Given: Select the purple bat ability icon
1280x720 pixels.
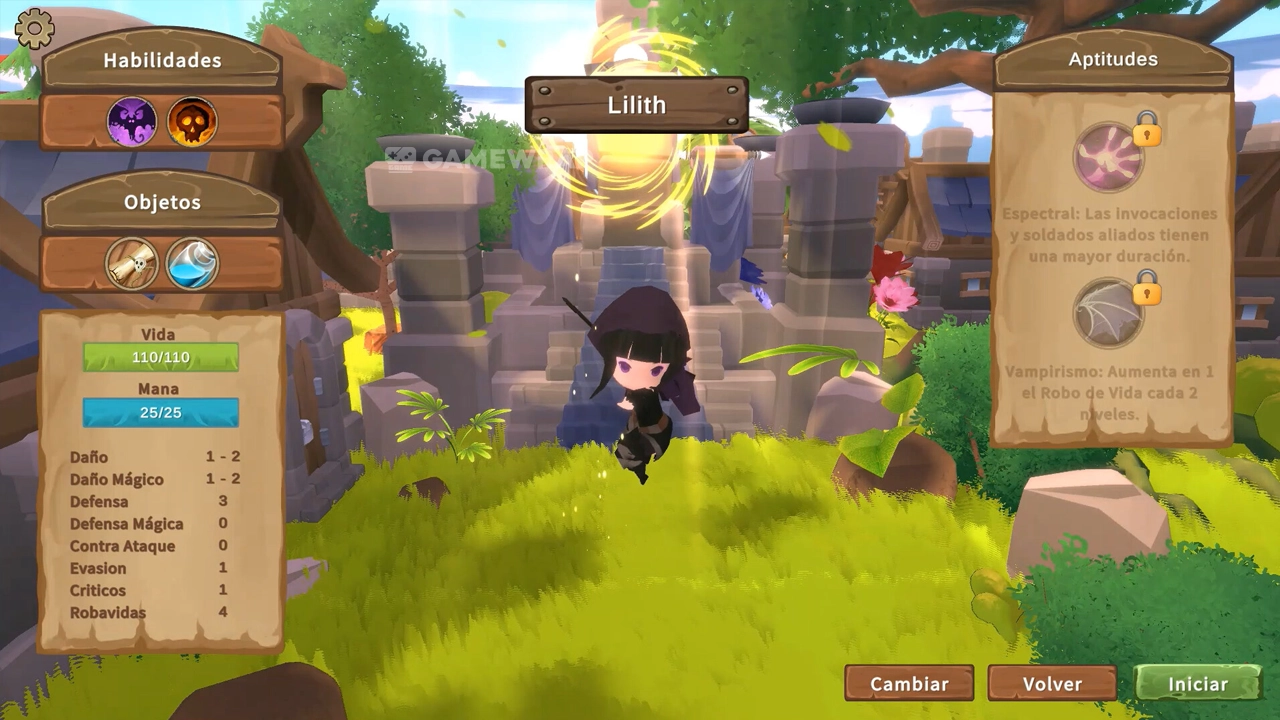Looking at the screenshot, I should pyautogui.click(x=131, y=122).
